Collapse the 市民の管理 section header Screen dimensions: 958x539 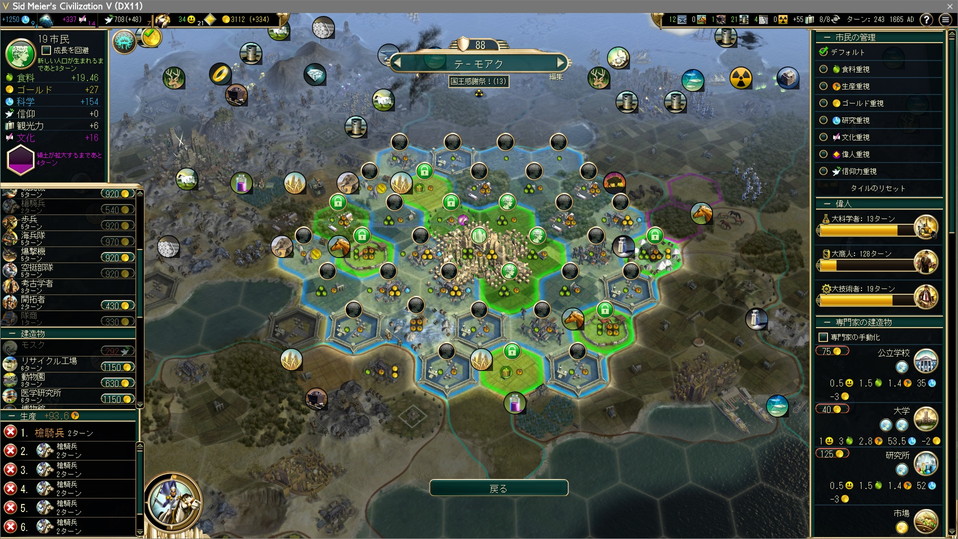(827, 37)
